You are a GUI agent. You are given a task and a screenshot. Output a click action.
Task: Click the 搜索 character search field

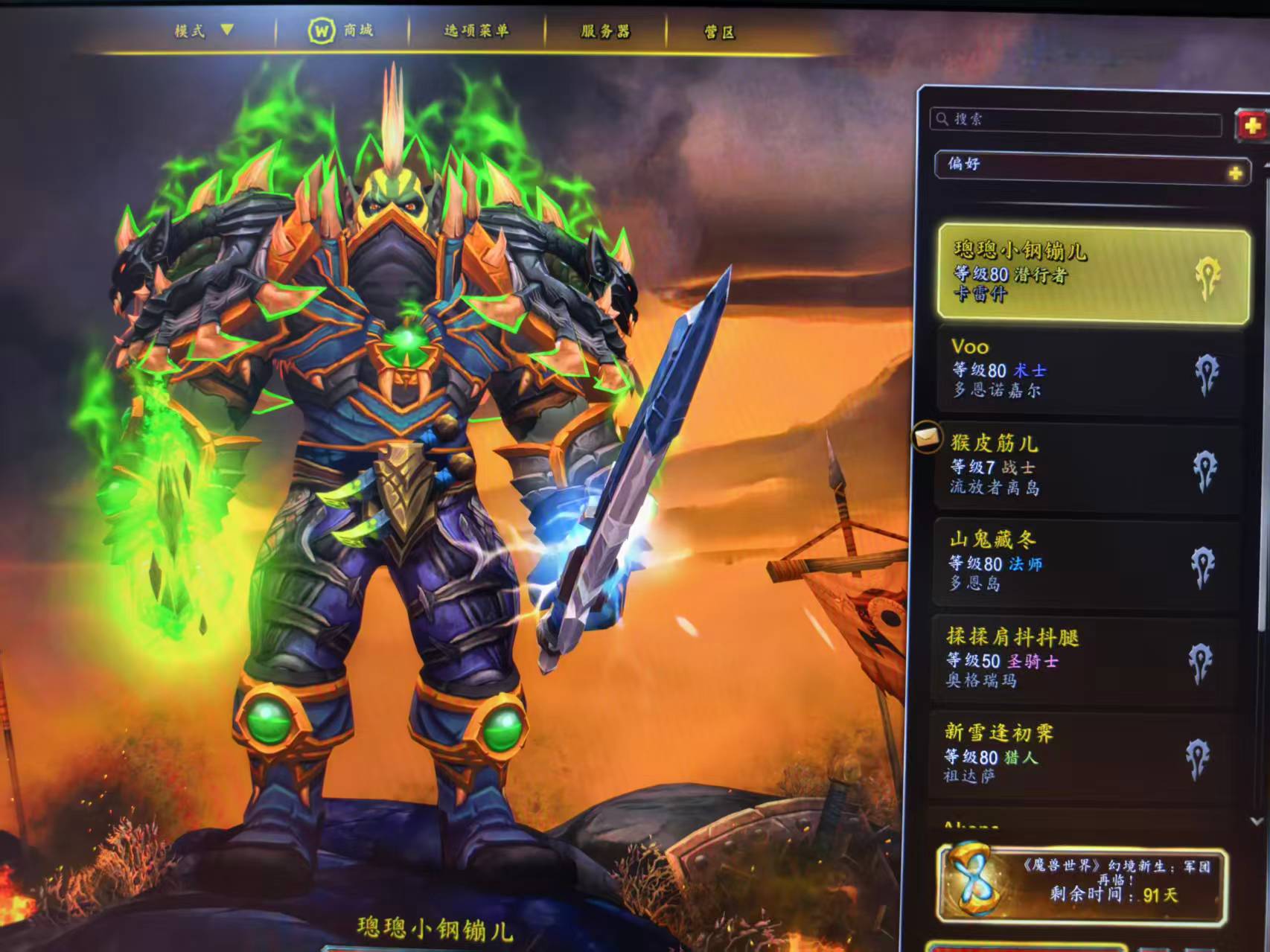pyautogui.click(x=1076, y=120)
